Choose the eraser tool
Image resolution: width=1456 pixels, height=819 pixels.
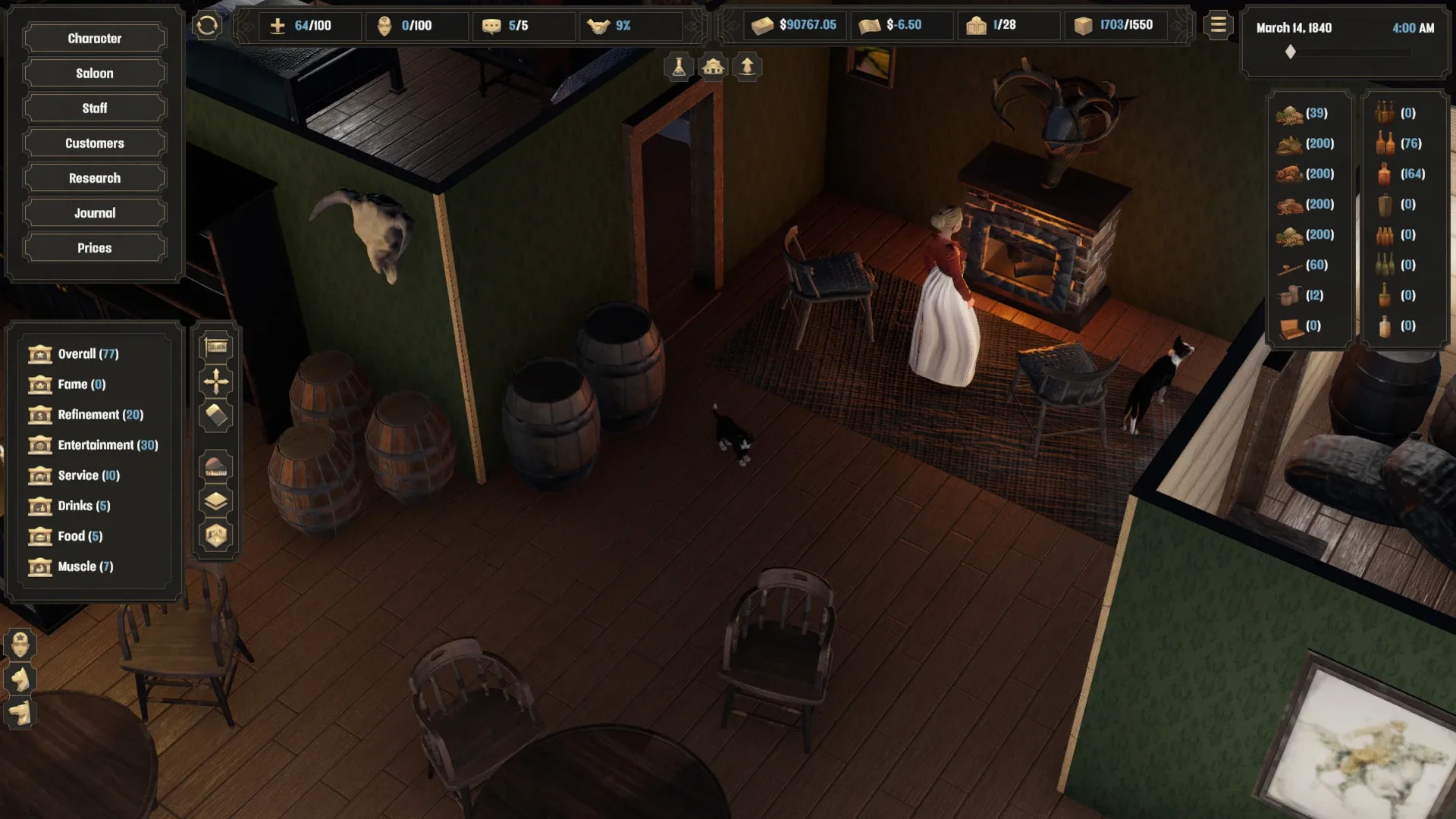(216, 416)
